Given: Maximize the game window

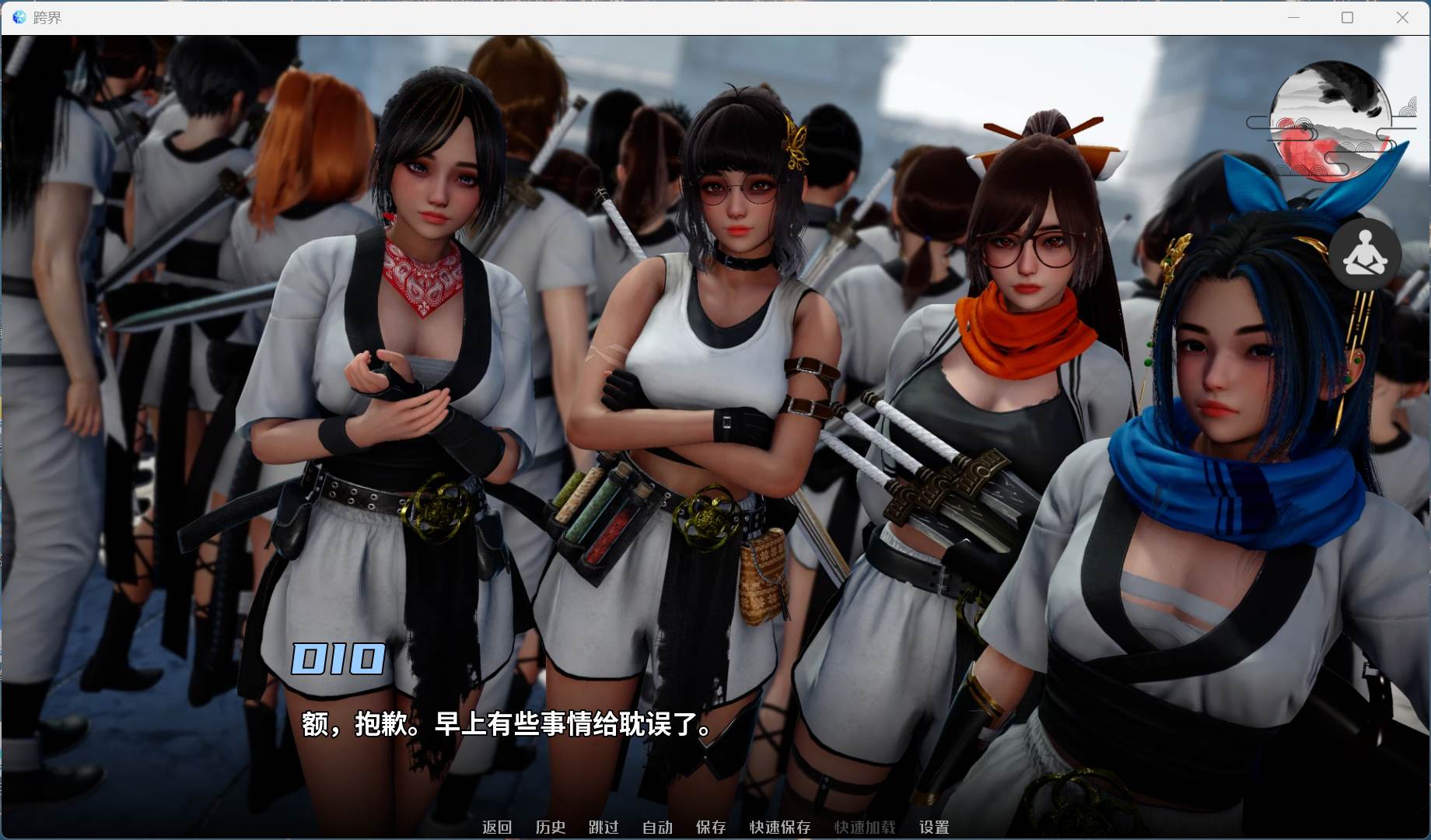Looking at the screenshot, I should click(1348, 17).
